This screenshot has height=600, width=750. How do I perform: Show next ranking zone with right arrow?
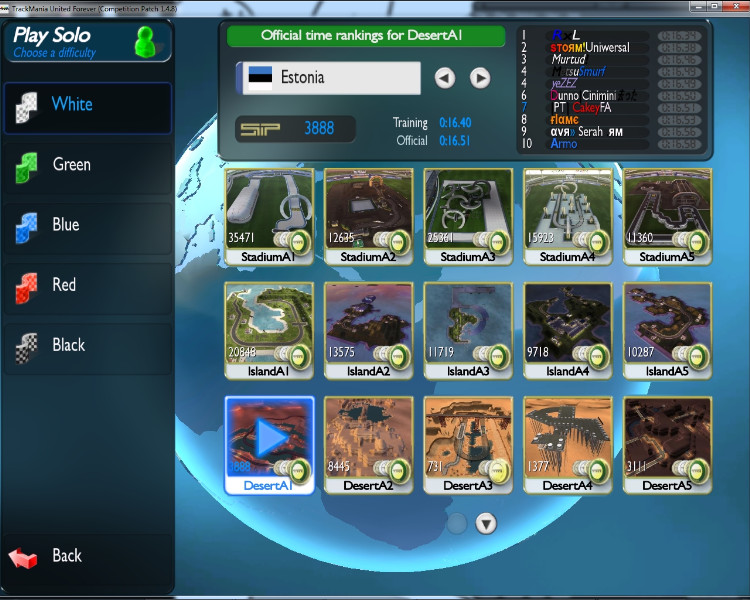click(x=480, y=78)
